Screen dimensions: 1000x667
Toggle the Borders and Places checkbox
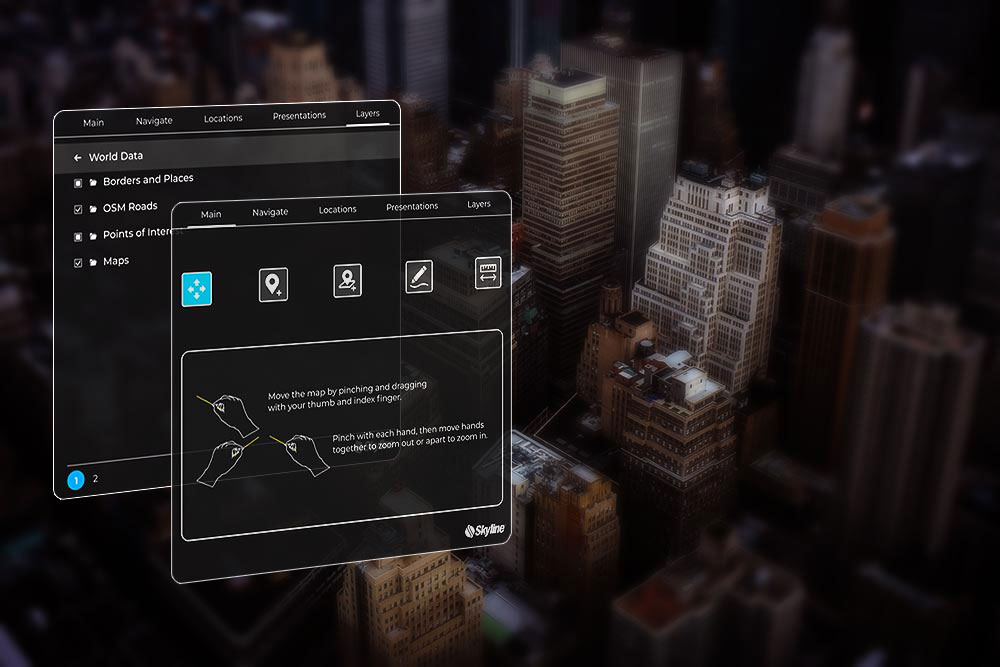click(78, 183)
